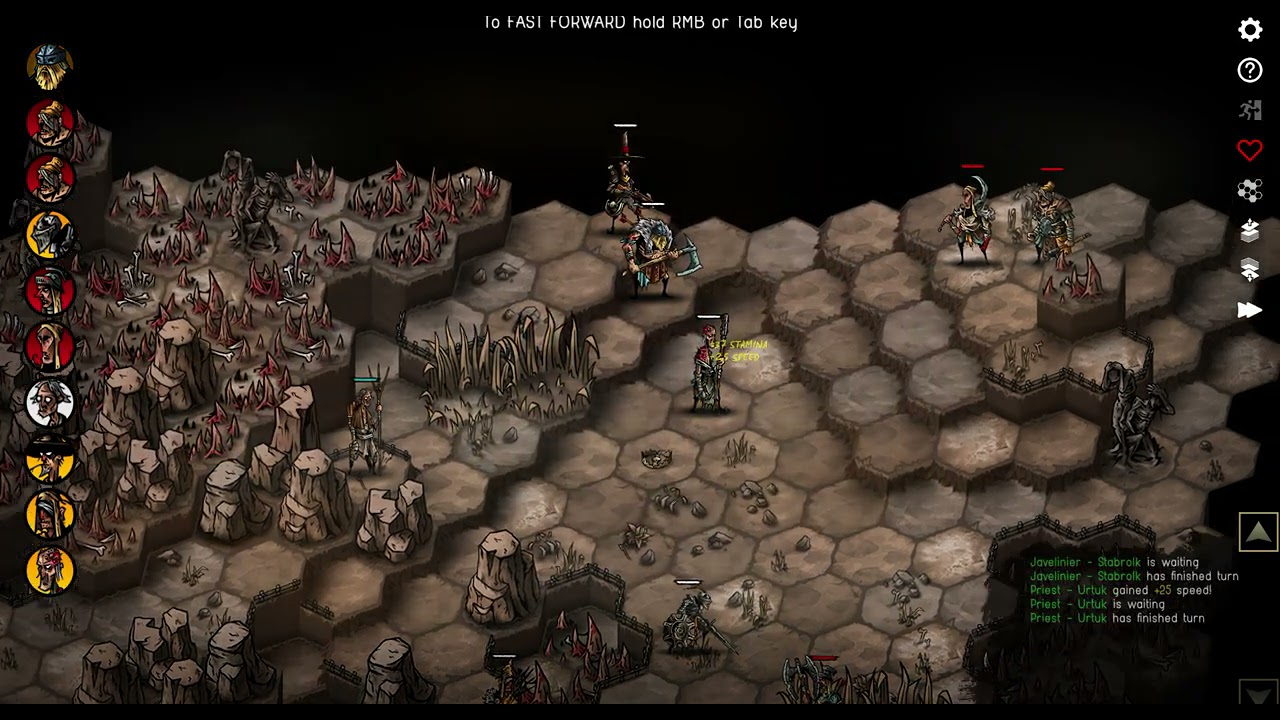
Task: Raise the map layer with up-arrow stack icon
Action: (1250, 230)
